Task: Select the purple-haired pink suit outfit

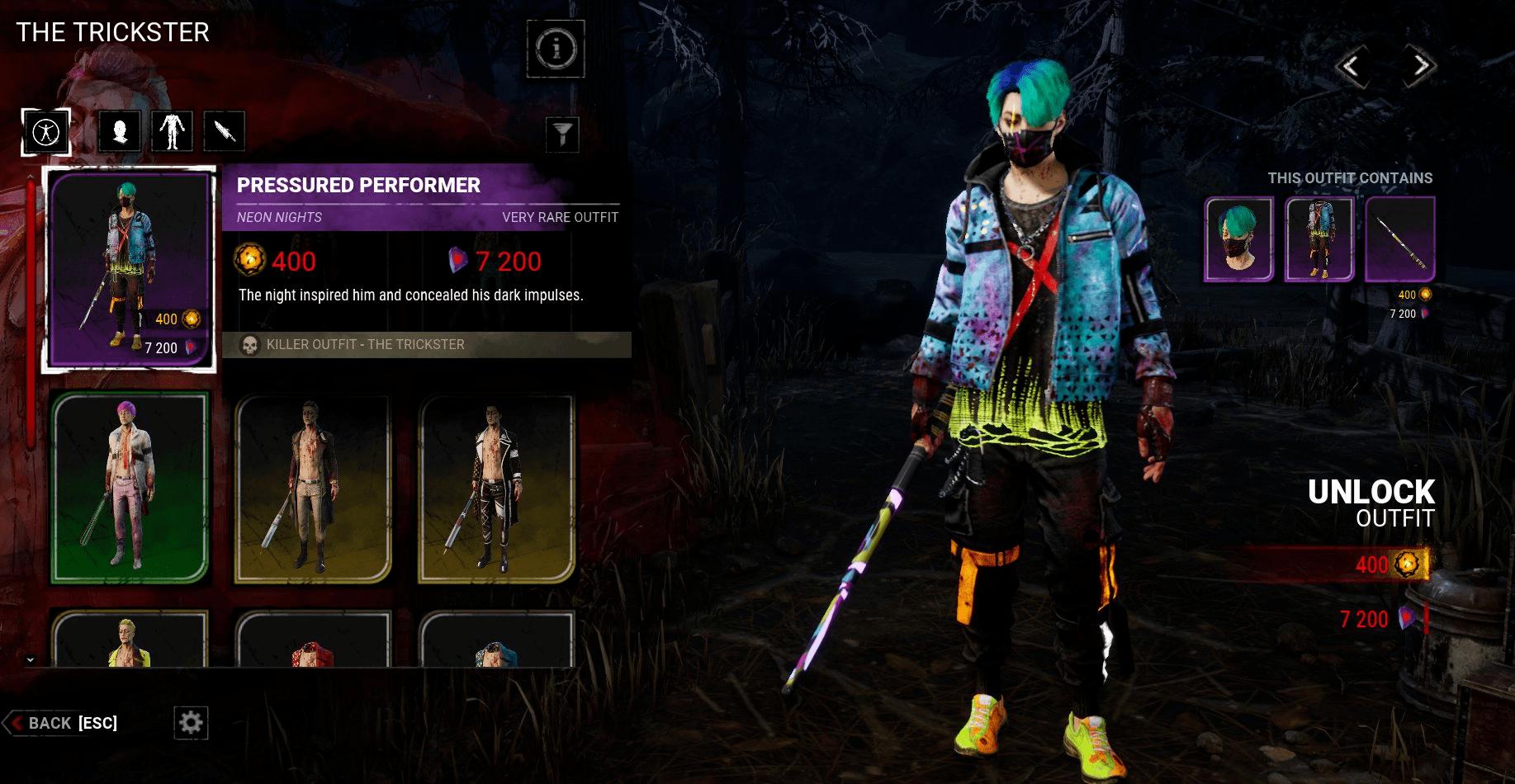Action: [x=130, y=487]
